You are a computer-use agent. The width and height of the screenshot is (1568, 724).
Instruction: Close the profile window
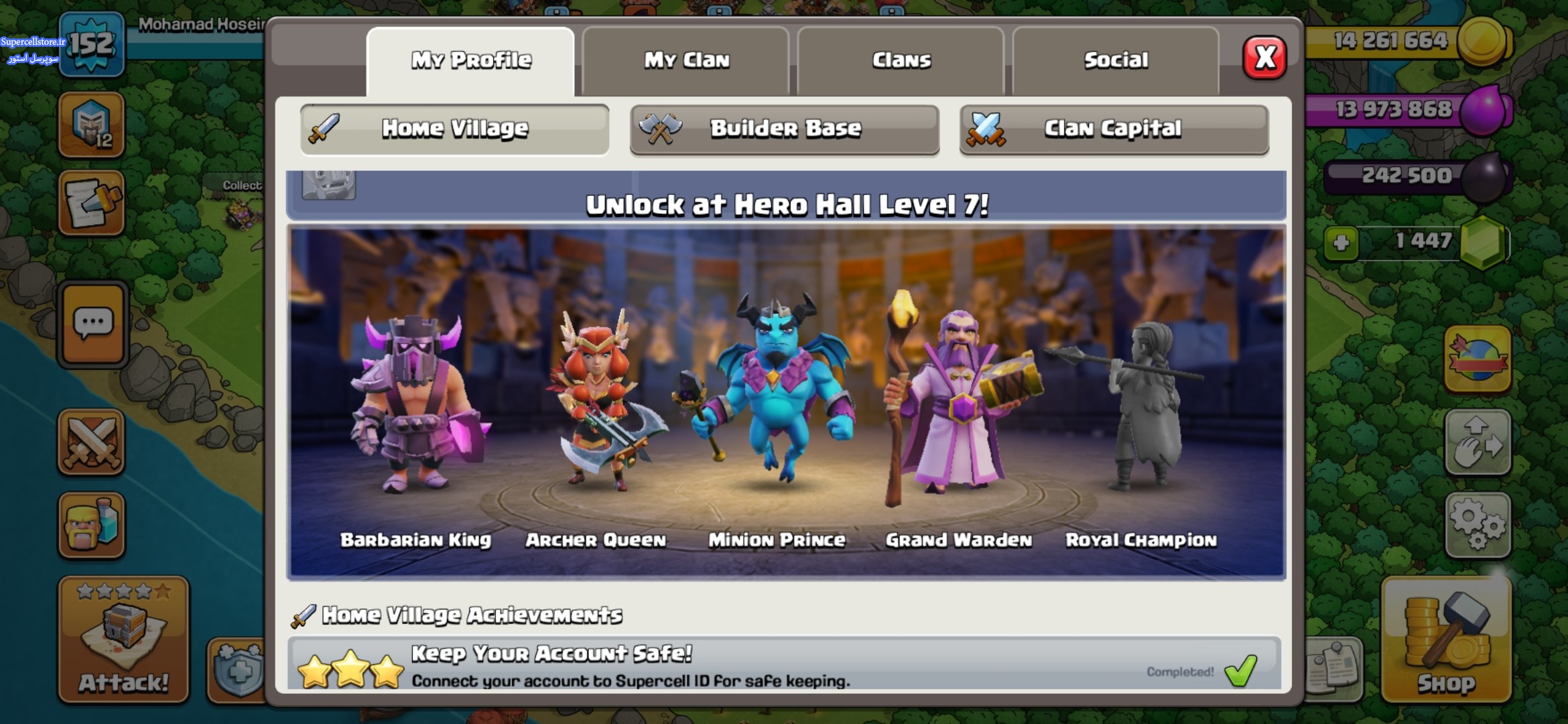click(1264, 58)
